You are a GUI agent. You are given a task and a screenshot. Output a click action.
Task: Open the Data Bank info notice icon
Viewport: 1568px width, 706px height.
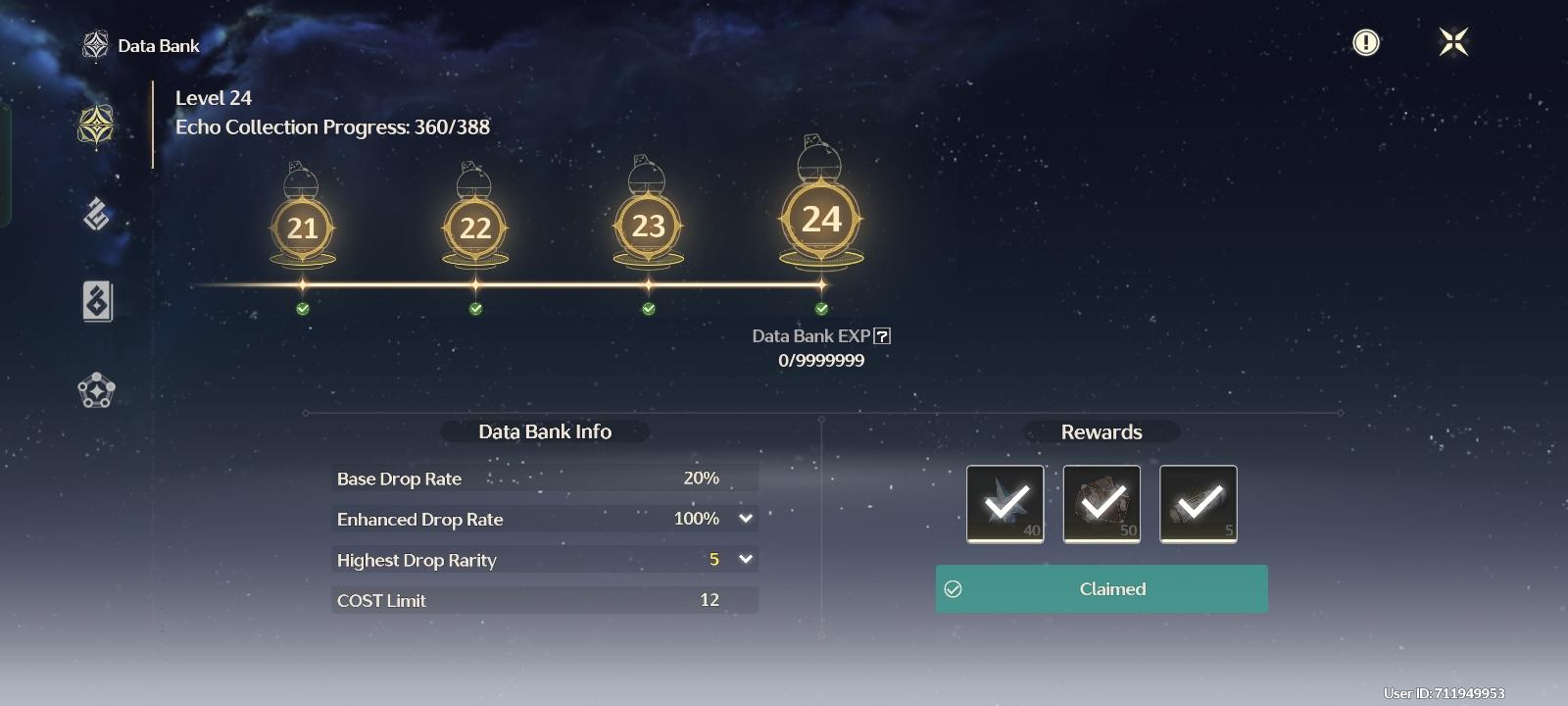(x=1365, y=42)
